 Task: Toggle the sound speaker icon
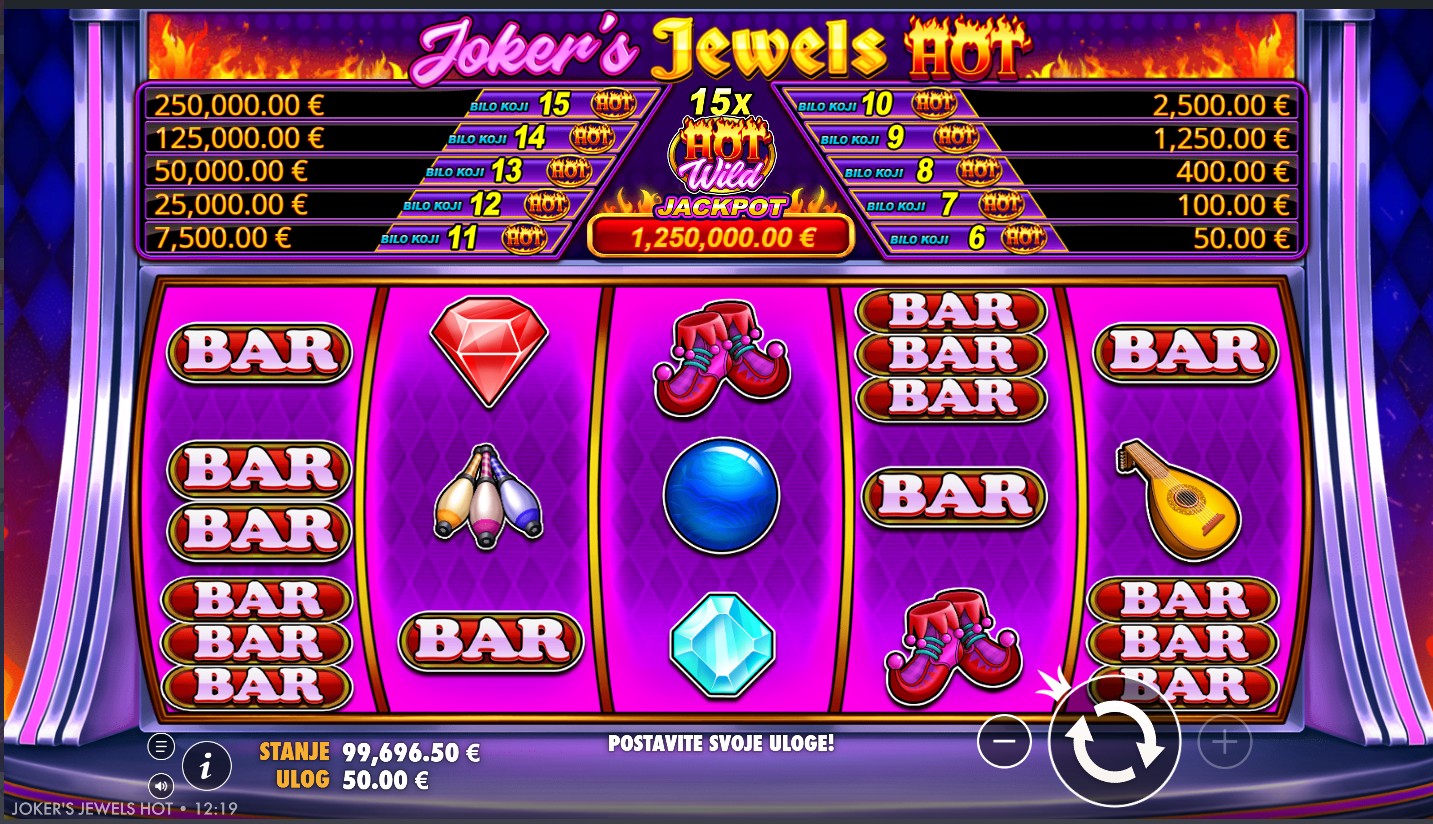click(x=161, y=785)
